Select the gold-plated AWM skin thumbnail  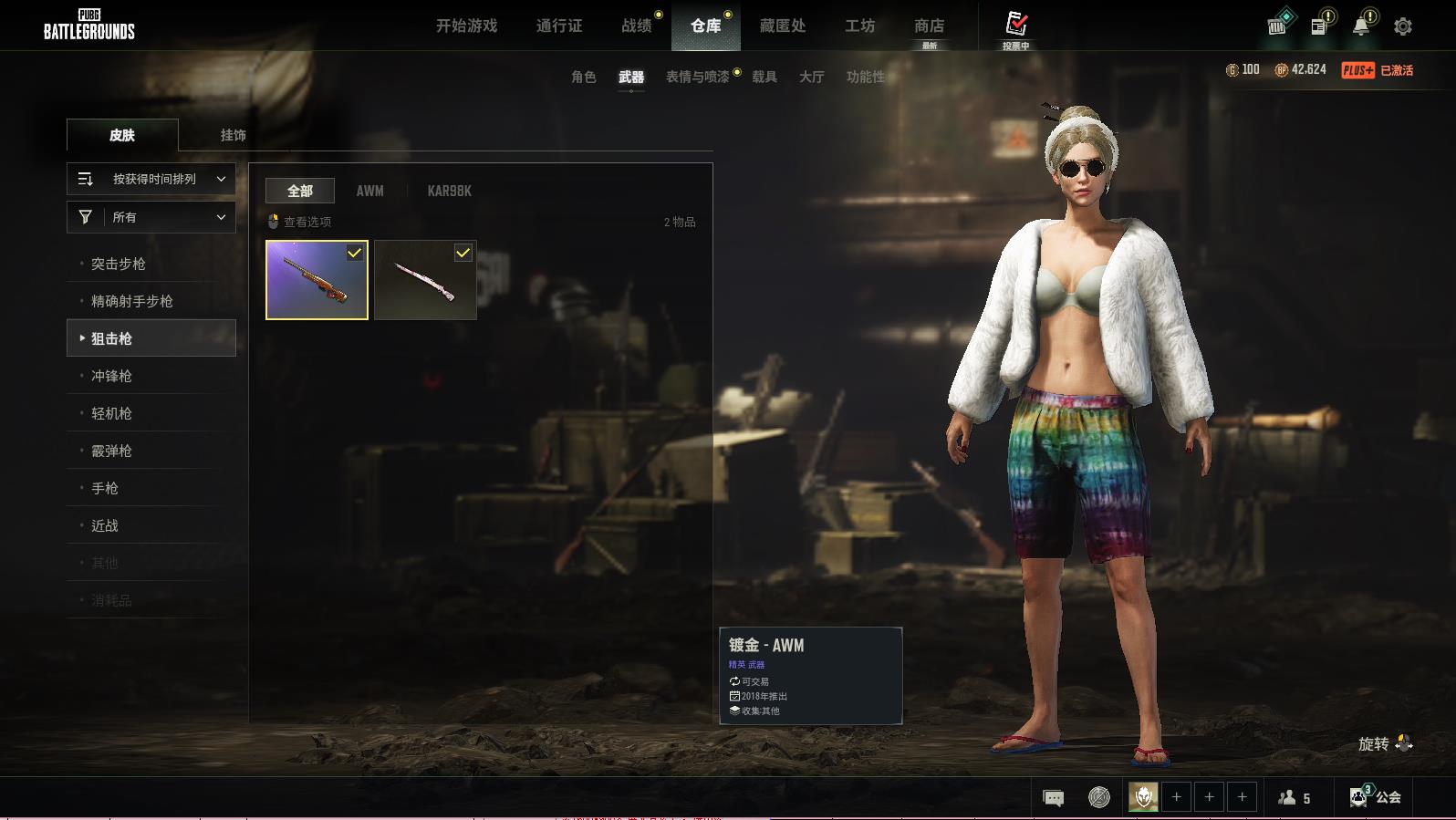tap(317, 280)
